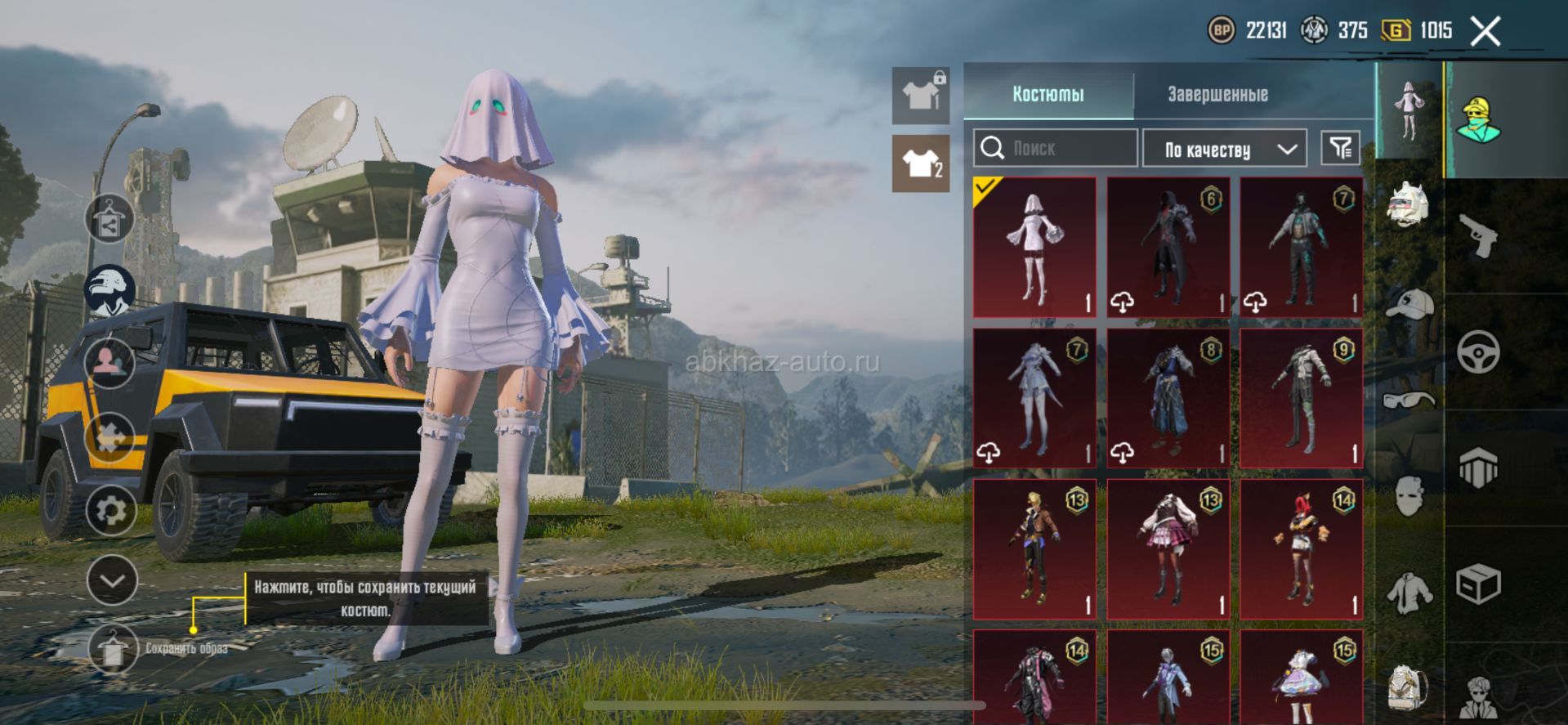Select the level 6 dark hooded costume
Screen dimensions: 1568x725
click(x=1168, y=247)
